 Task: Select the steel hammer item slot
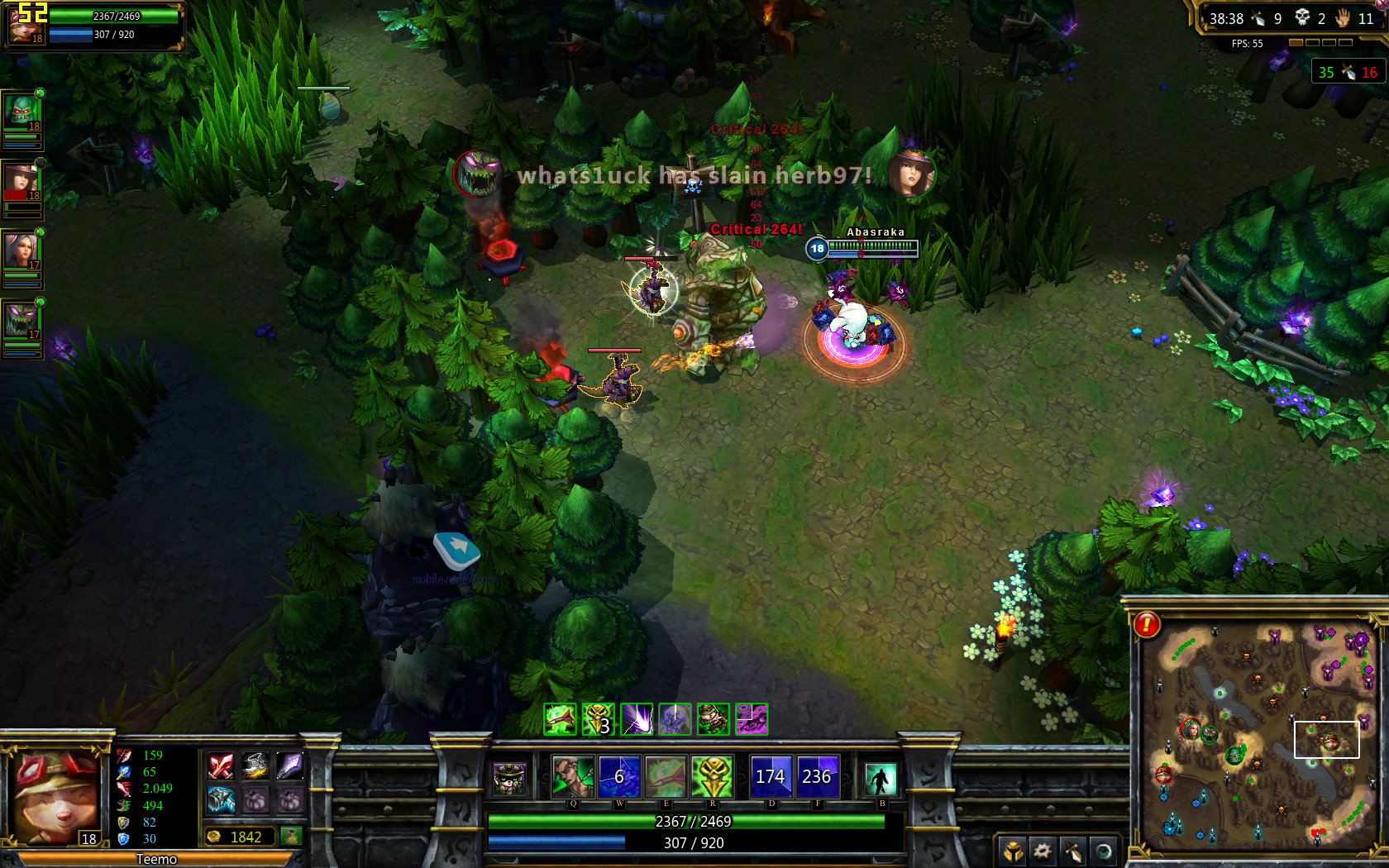click(x=221, y=799)
